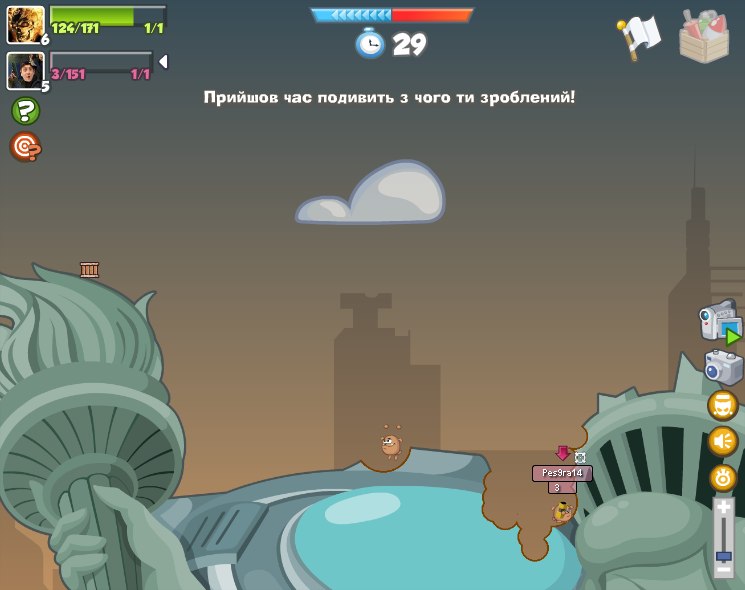
Task: Take a screenshot with the camera icon
Action: coord(723,367)
